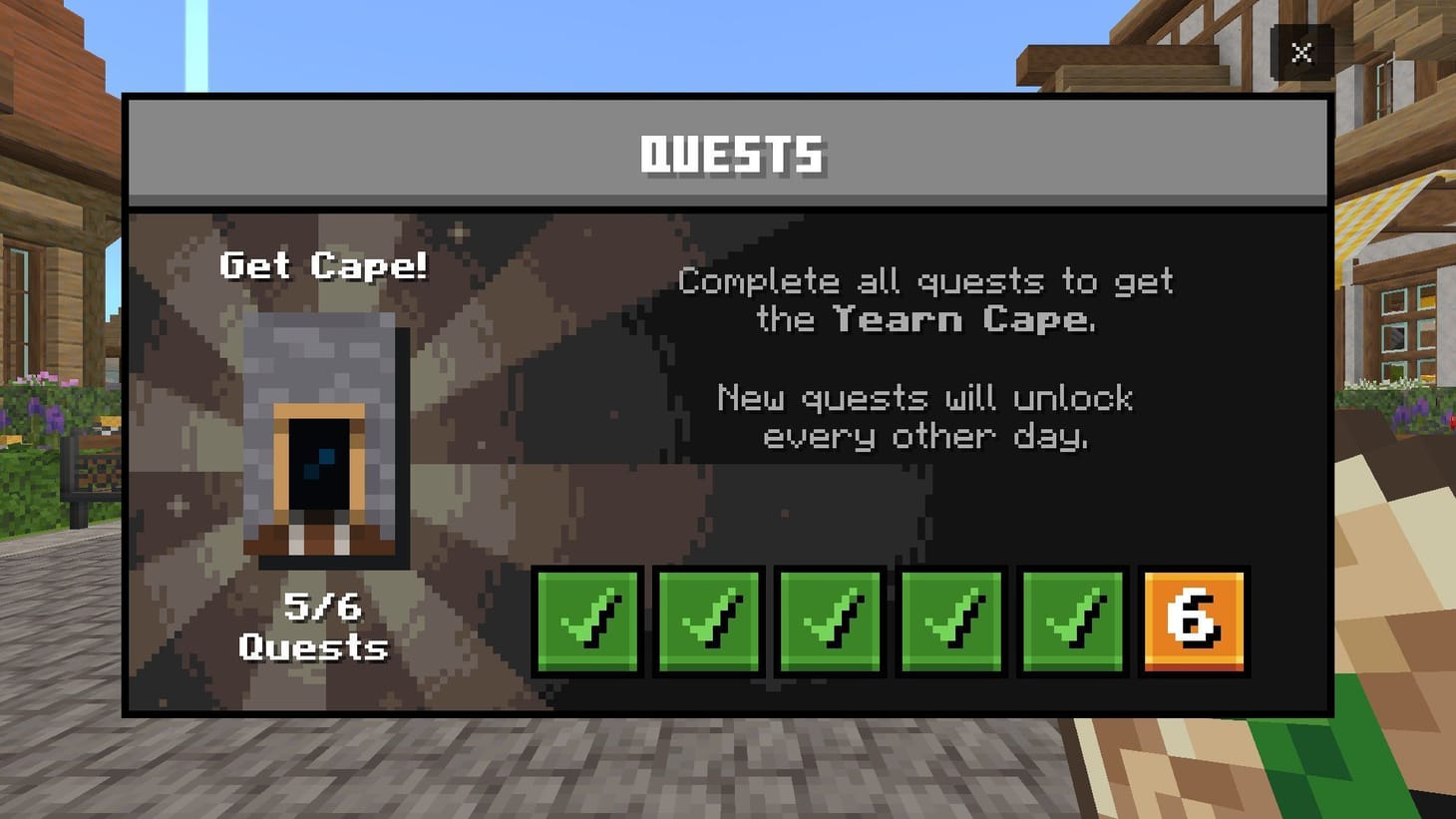Click the X in the top corner
The width and height of the screenshot is (1456, 819).
click(1301, 53)
